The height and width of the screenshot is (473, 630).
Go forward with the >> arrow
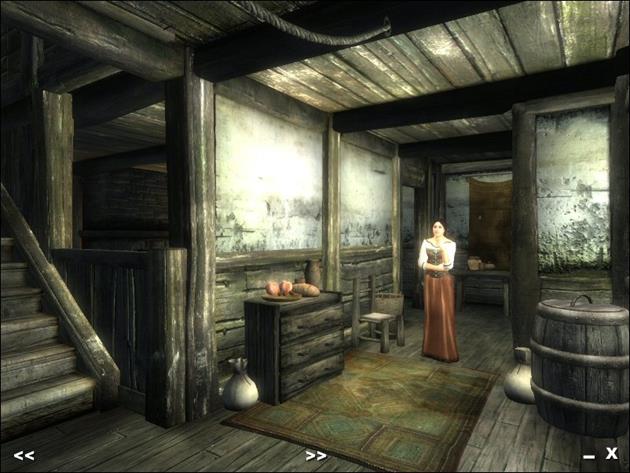click(316, 455)
